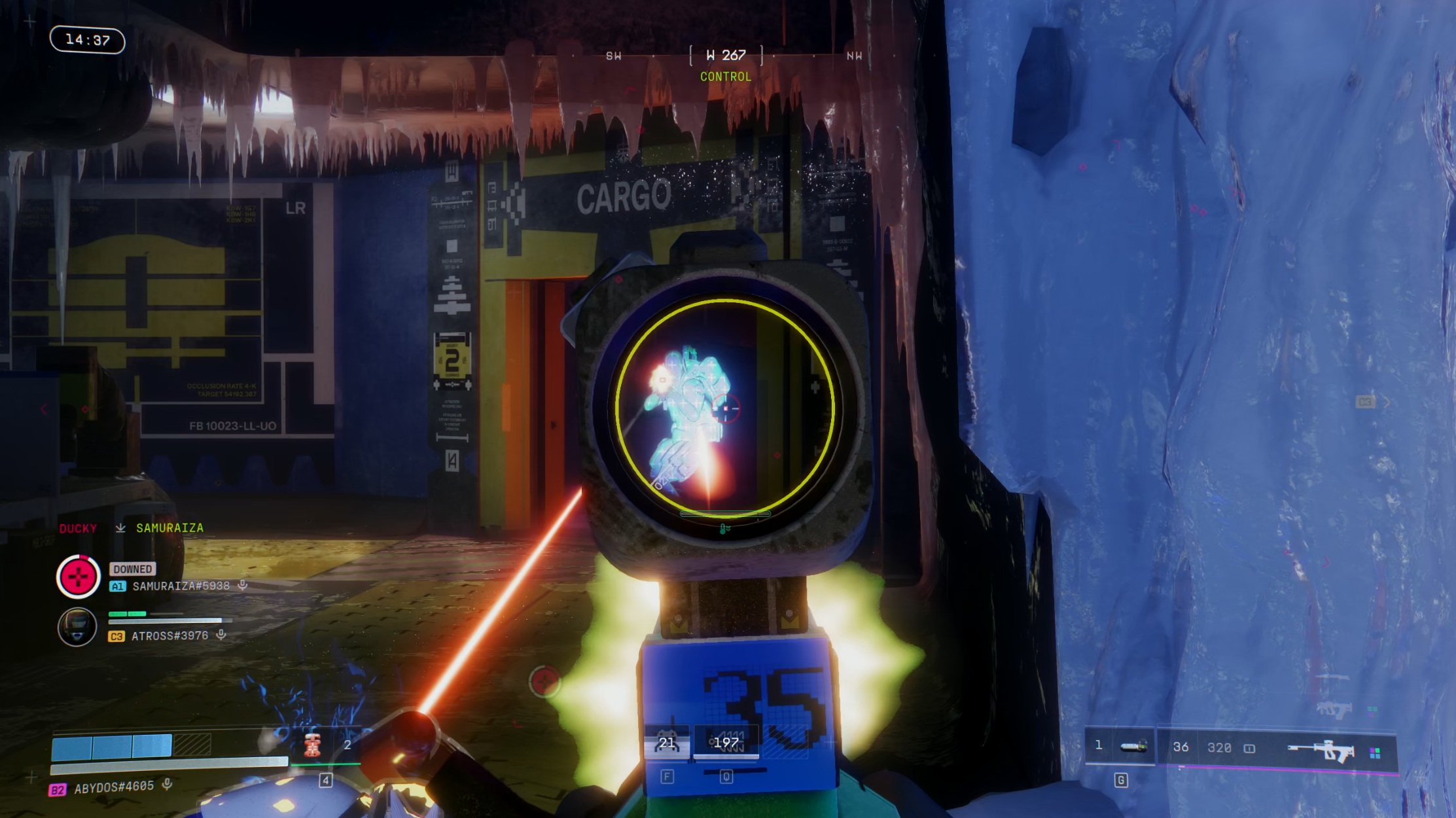This screenshot has width=1456, height=818.
Task: Toggle the microphone icon beside ATROSS#3976
Action: click(x=222, y=635)
